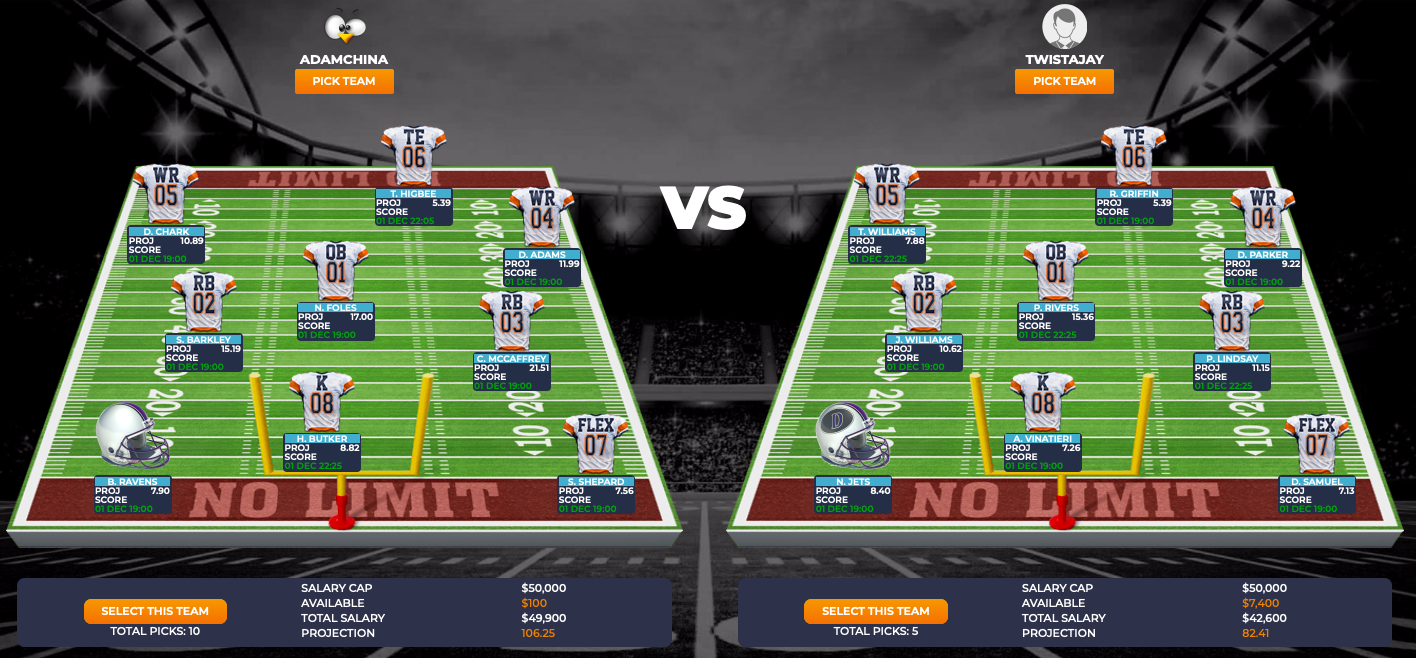Select the N. Foles quarterback card
Viewport: 1416px width, 658px height.
(x=335, y=322)
